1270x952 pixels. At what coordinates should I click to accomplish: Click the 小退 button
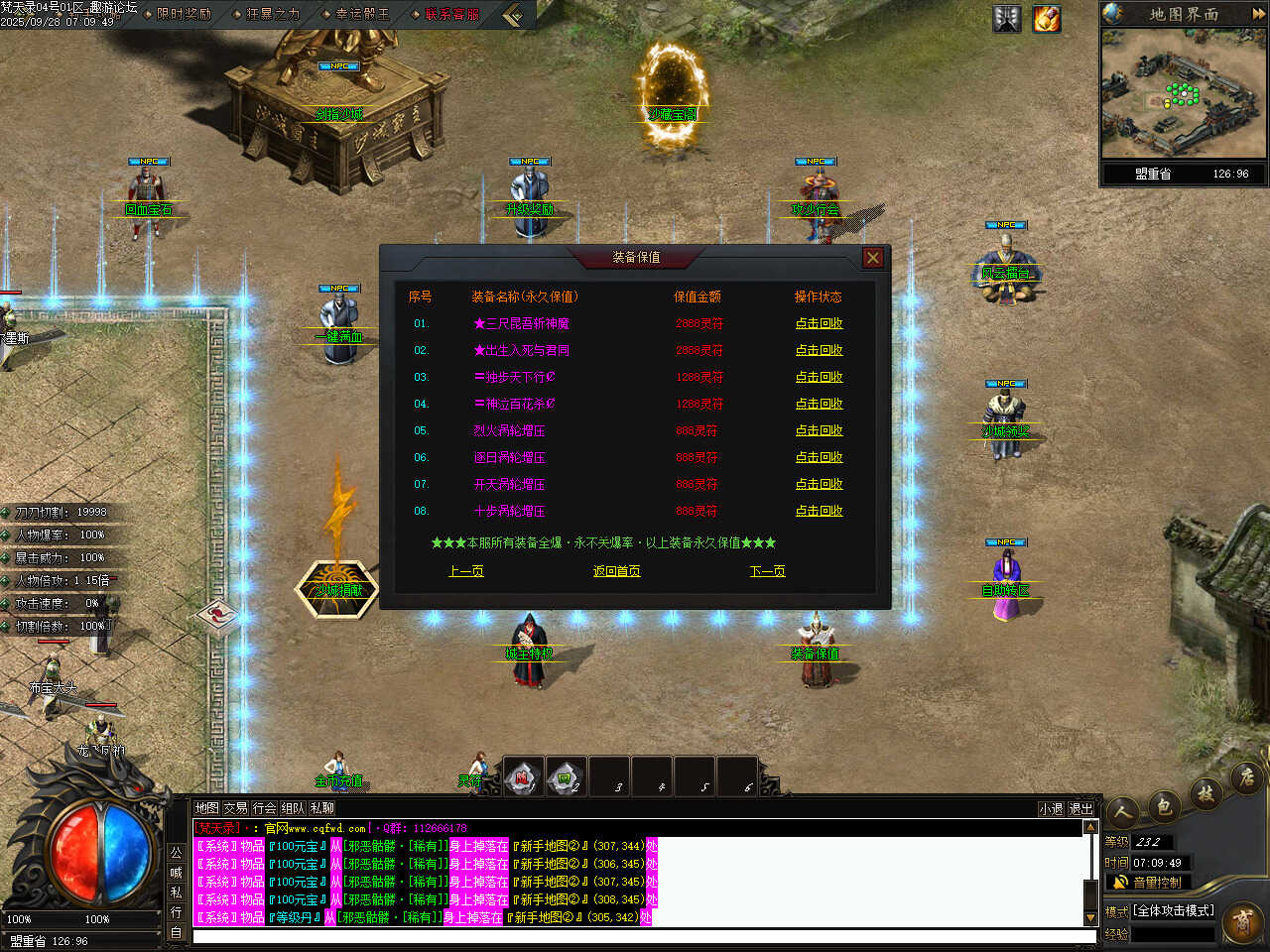pyautogui.click(x=1051, y=809)
